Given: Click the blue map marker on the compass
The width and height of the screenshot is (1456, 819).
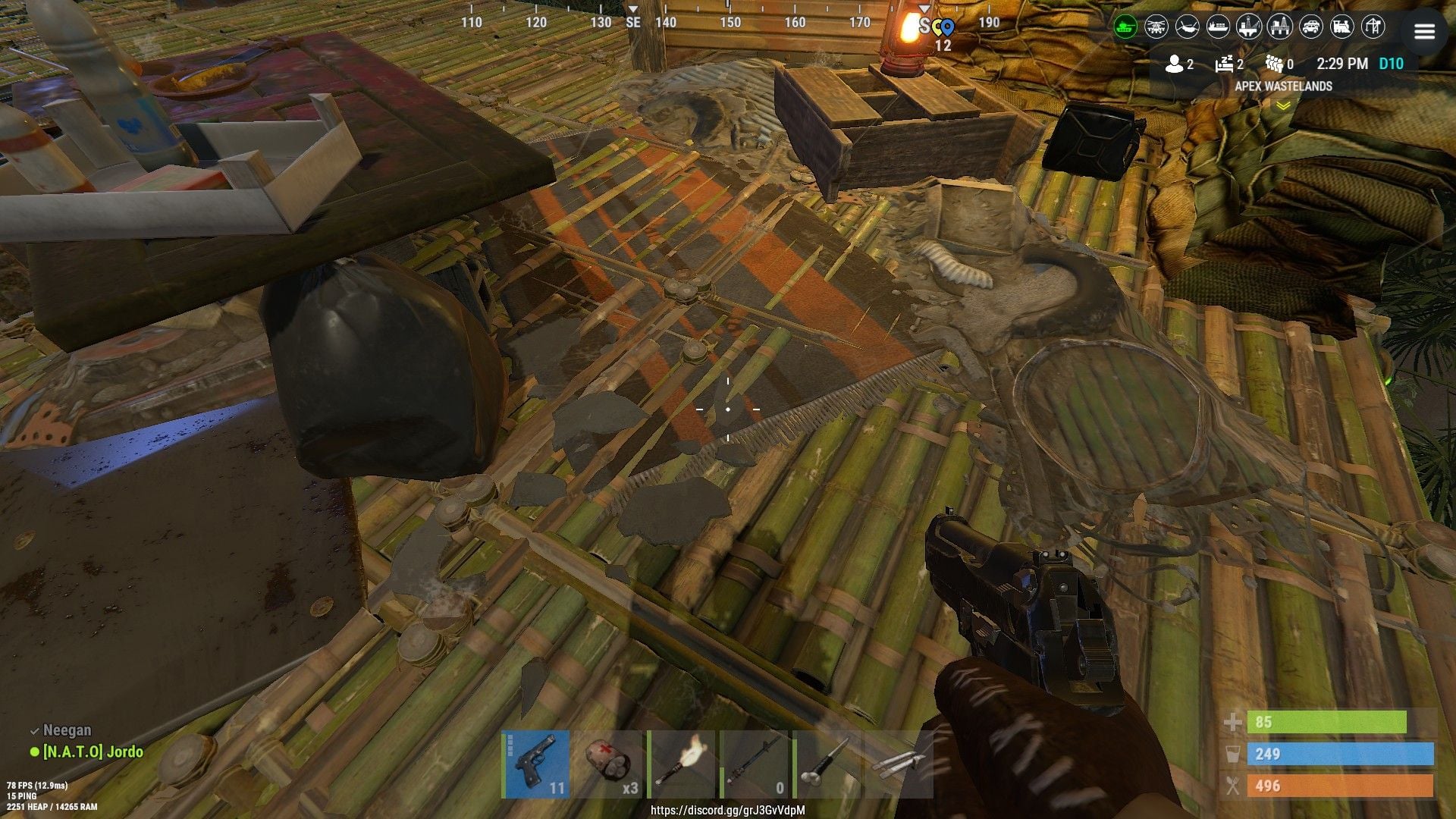Looking at the screenshot, I should point(947,28).
